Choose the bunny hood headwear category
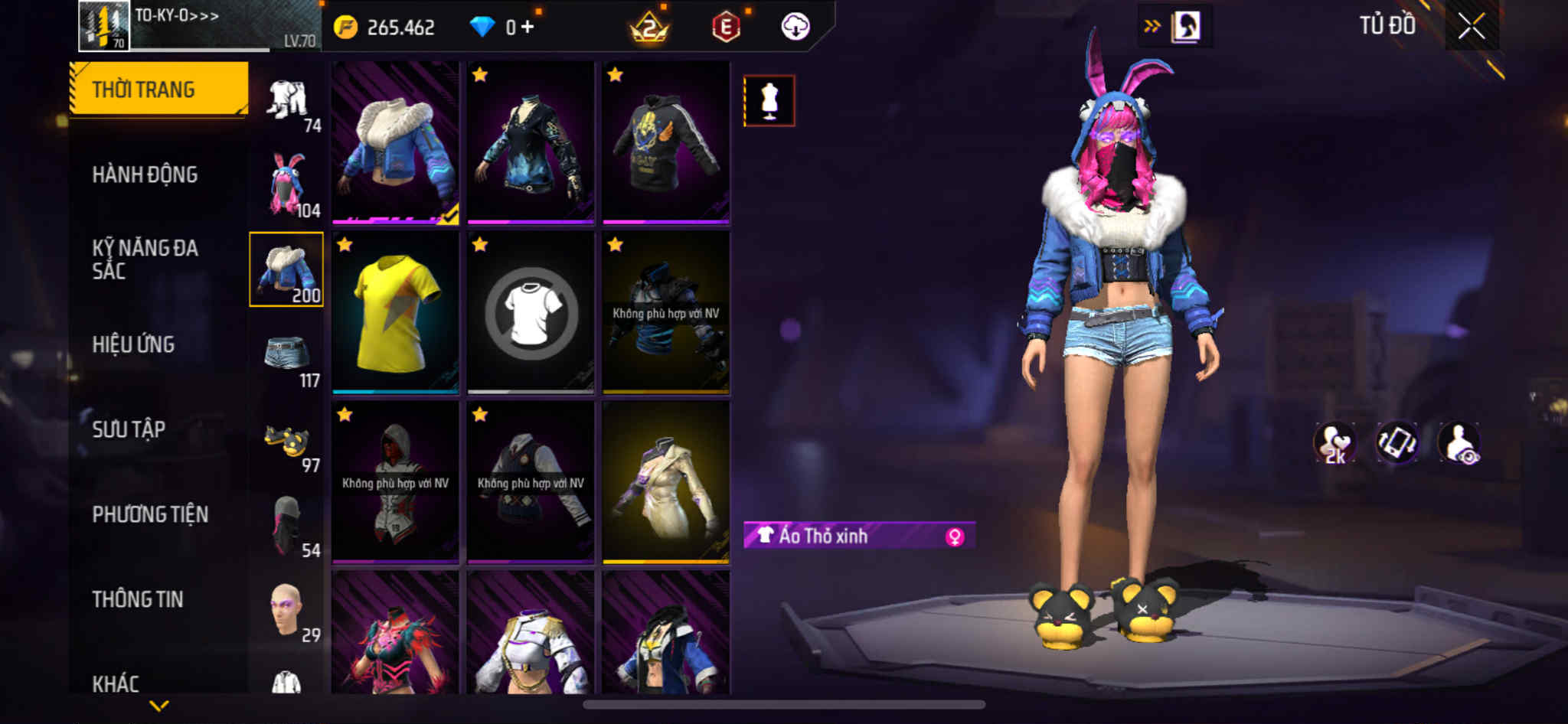Screen dimensions: 1568x724 287,184
